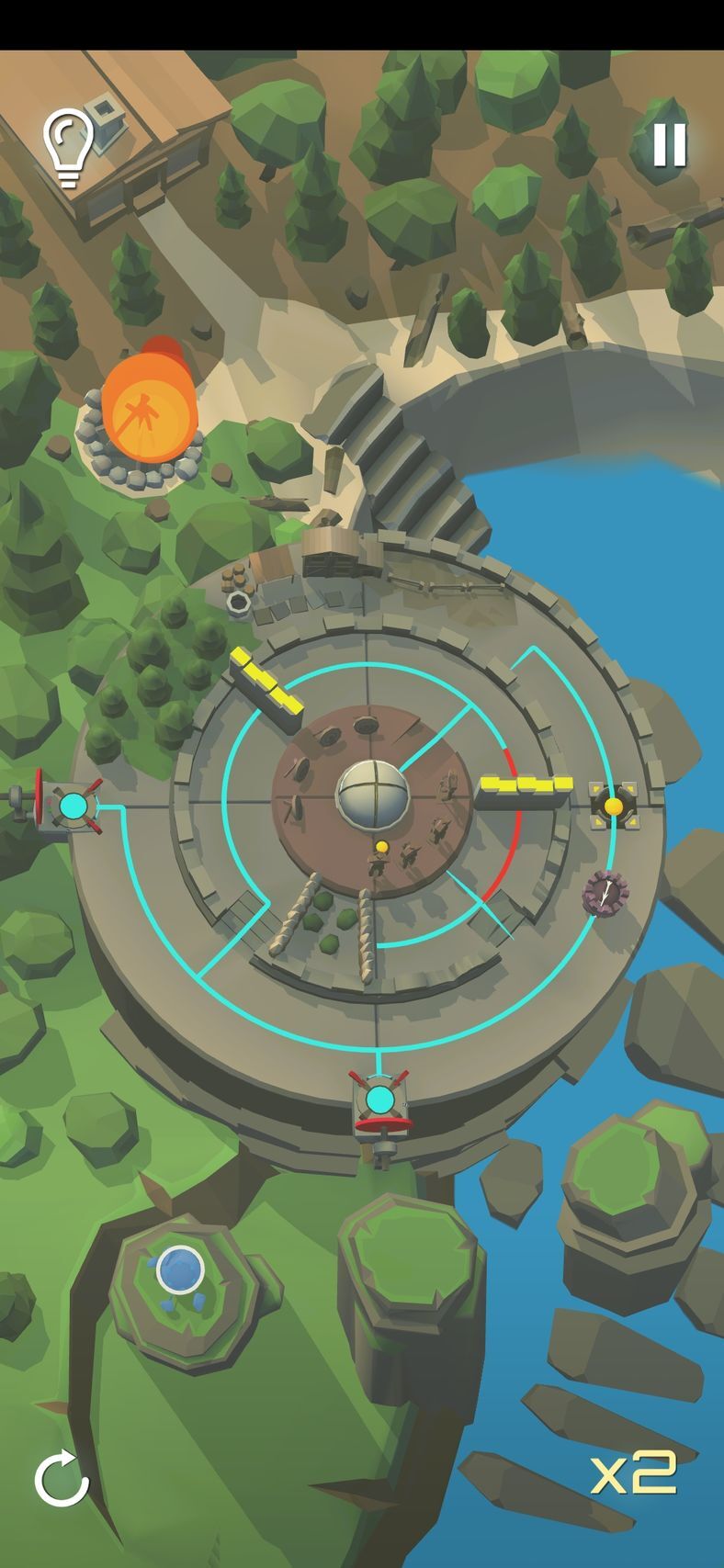Toggle the x2 speed button

coord(634,1472)
